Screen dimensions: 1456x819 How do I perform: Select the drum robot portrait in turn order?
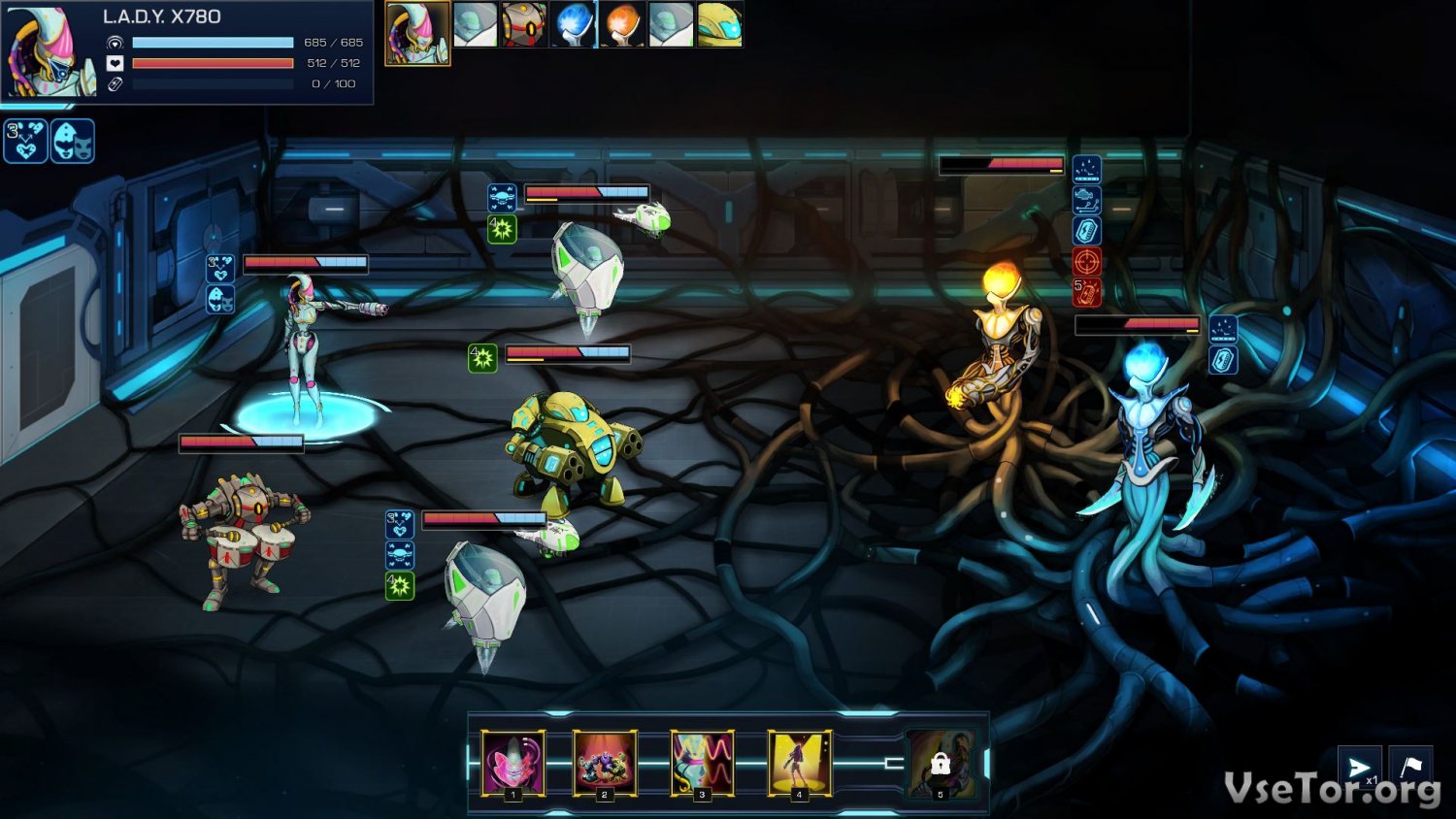click(524, 25)
